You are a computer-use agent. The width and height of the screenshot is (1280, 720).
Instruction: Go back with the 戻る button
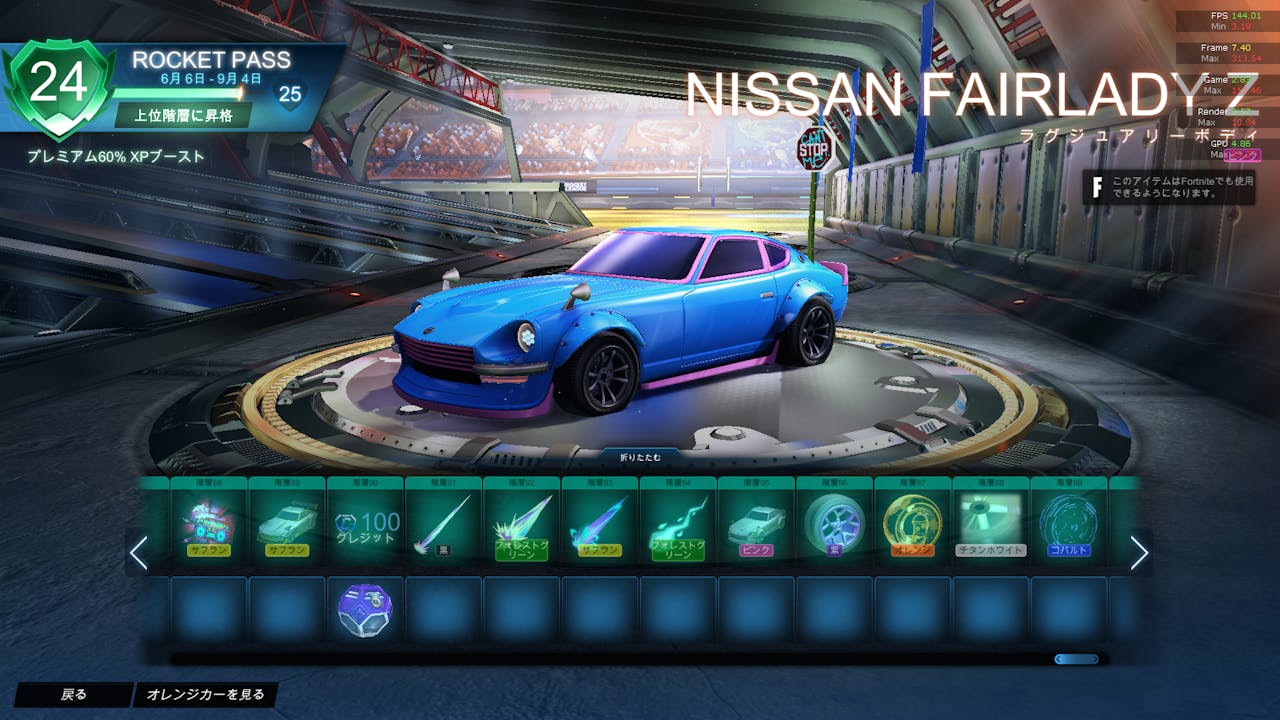[x=73, y=694]
